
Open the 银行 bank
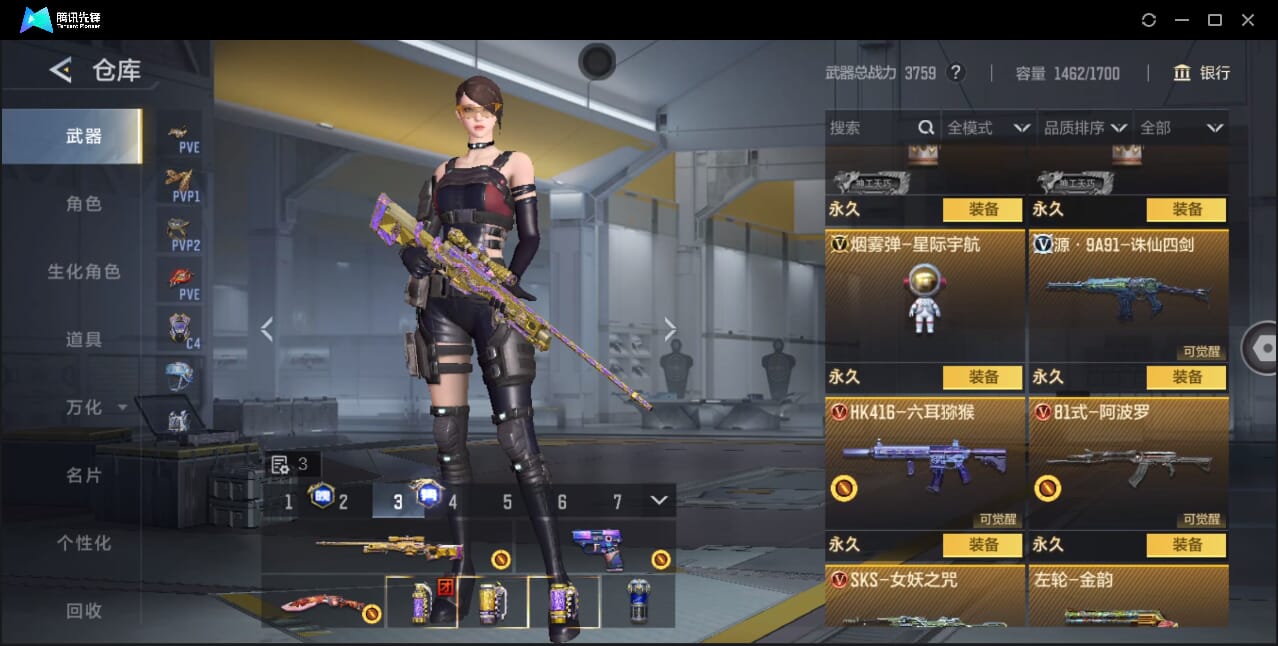1202,73
